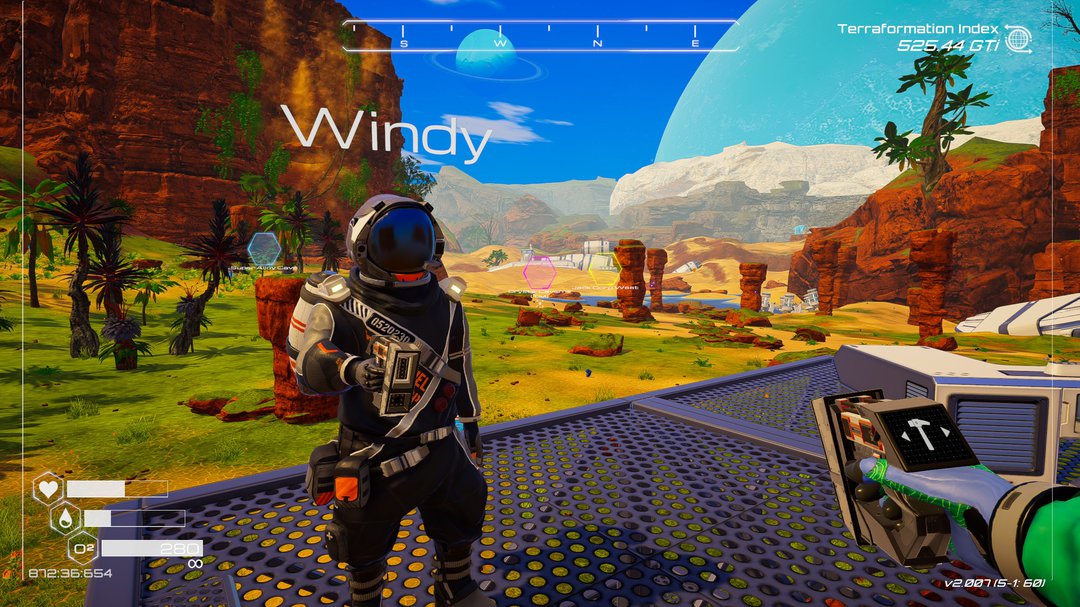Click the water droplet thirst icon

[x=65, y=518]
